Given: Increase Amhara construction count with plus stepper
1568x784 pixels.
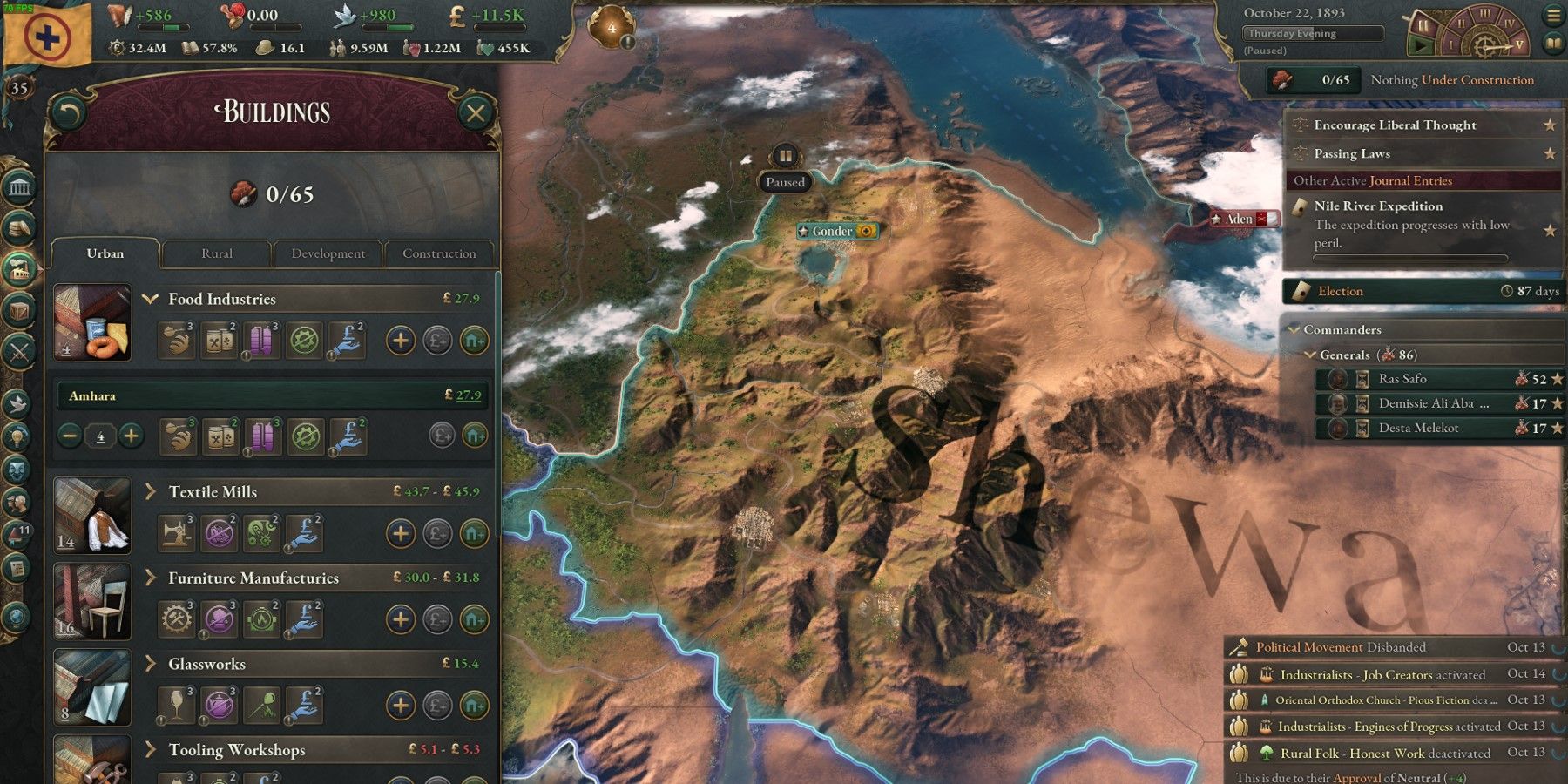Looking at the screenshot, I should (132, 436).
